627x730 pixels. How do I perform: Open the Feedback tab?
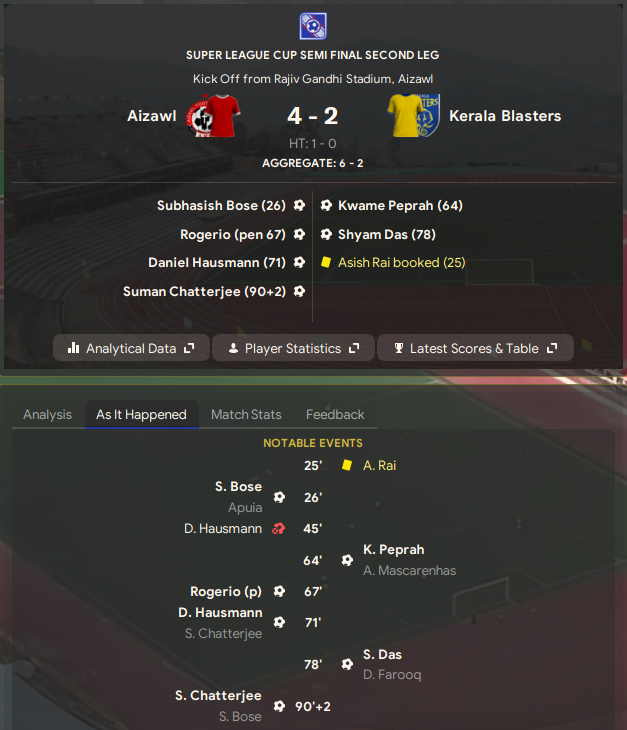[335, 414]
